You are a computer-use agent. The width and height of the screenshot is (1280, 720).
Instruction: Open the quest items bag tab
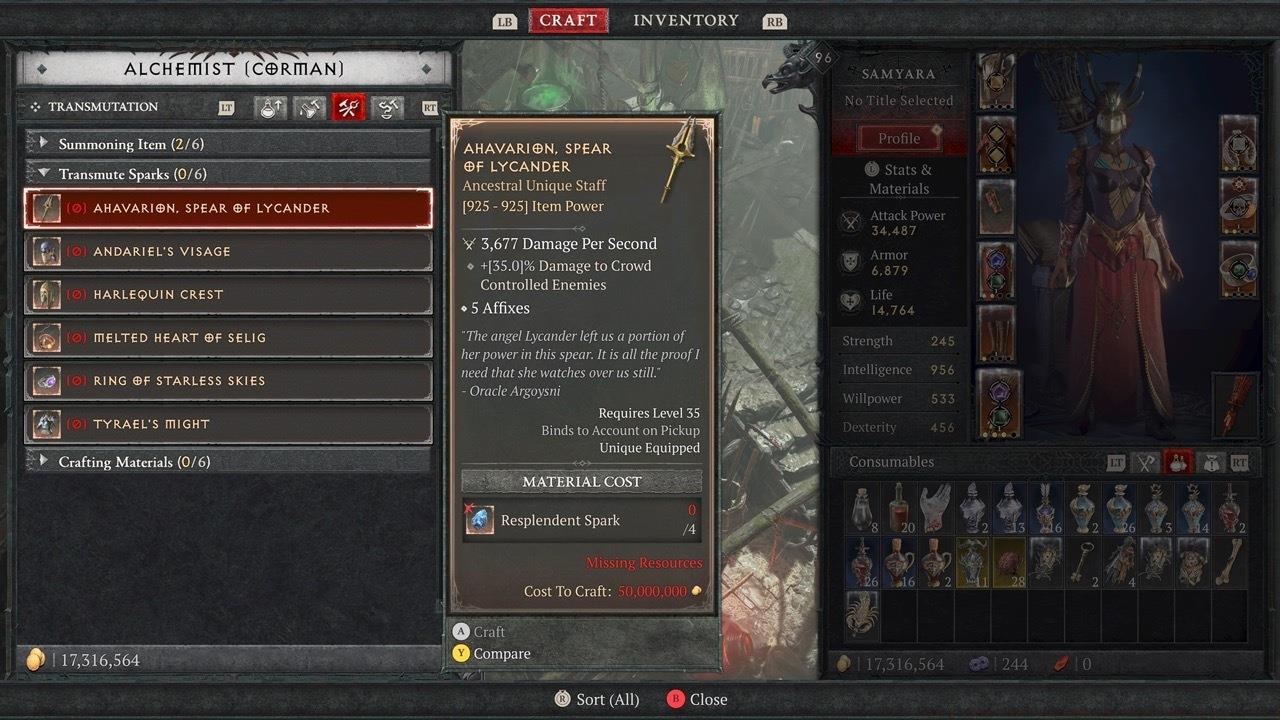tap(1209, 462)
